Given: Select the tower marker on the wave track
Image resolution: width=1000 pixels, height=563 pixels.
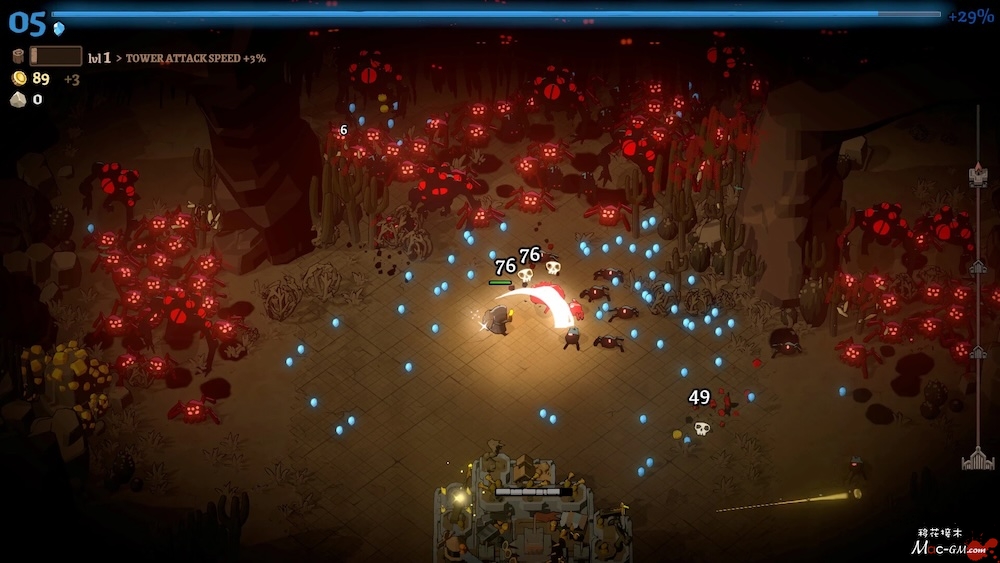Looking at the screenshot, I should click(x=978, y=177).
